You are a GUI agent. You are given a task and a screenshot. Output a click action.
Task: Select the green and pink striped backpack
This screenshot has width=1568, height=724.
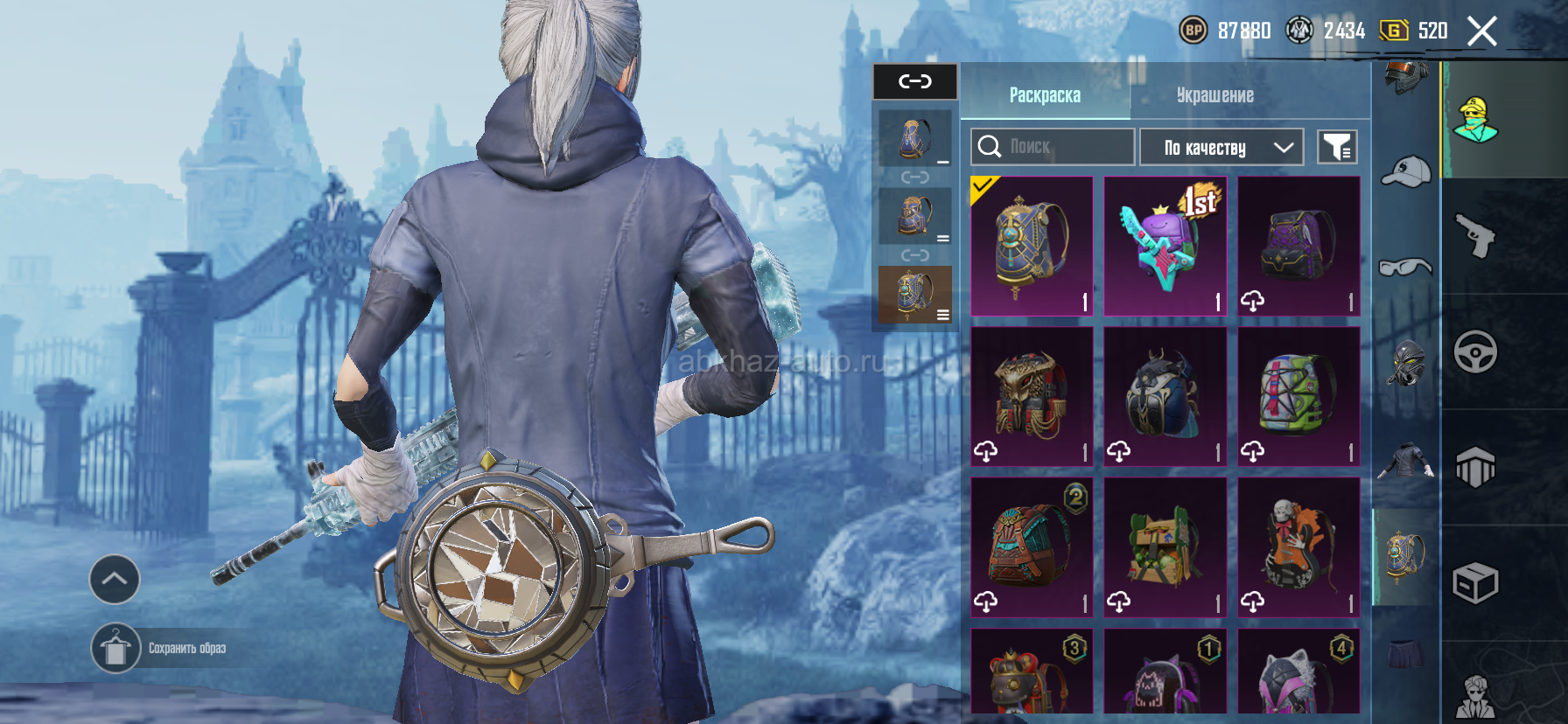click(x=1298, y=396)
